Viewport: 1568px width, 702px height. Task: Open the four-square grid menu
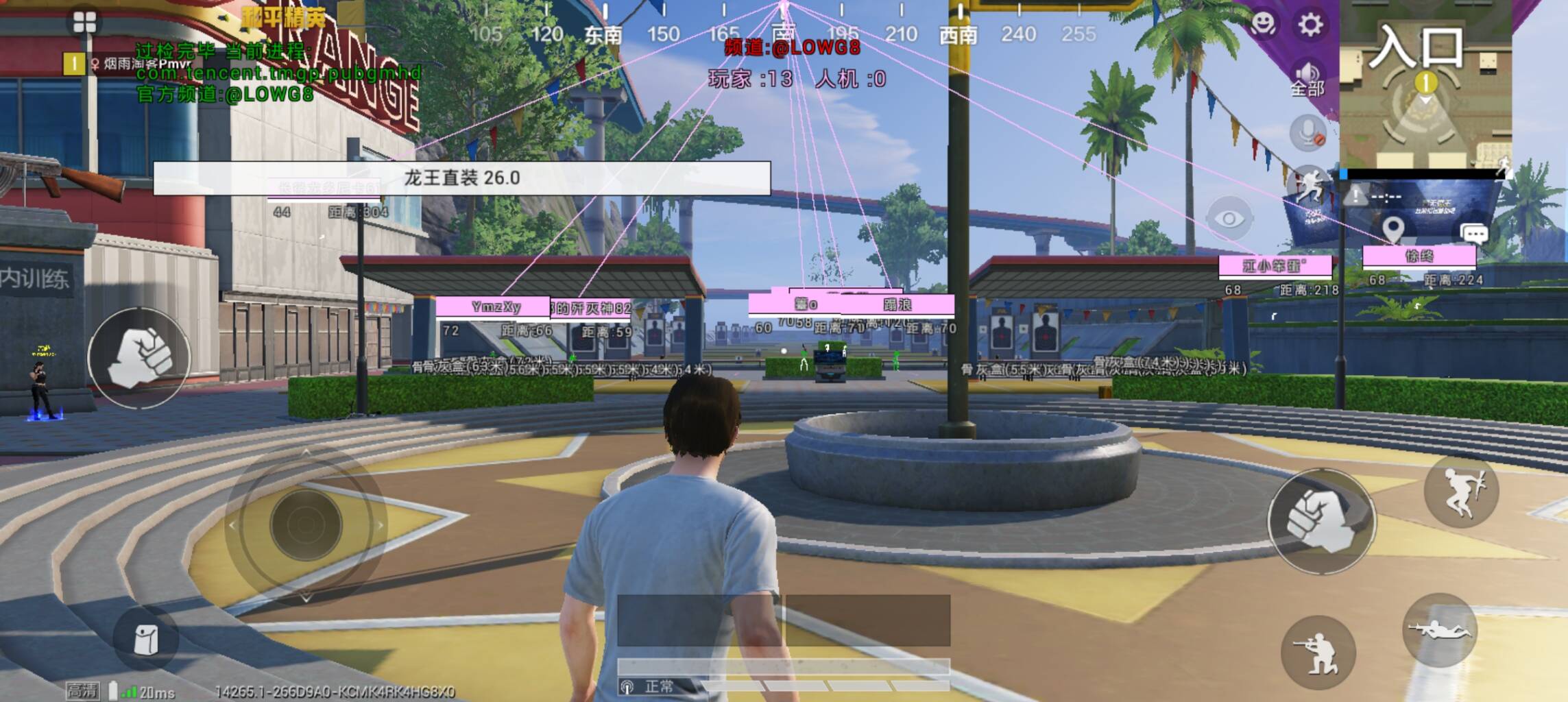tap(84, 23)
